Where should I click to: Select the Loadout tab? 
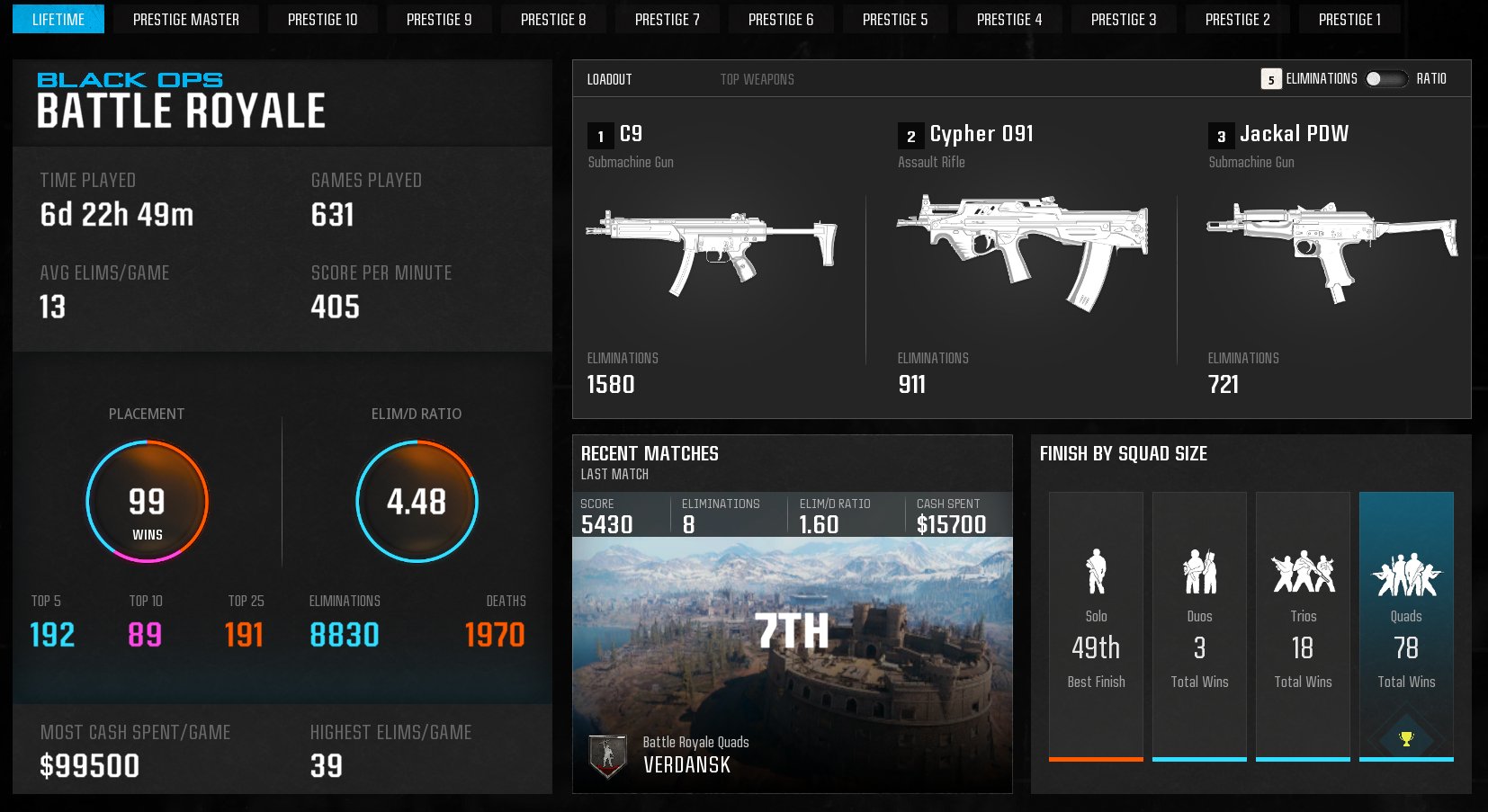tap(609, 79)
